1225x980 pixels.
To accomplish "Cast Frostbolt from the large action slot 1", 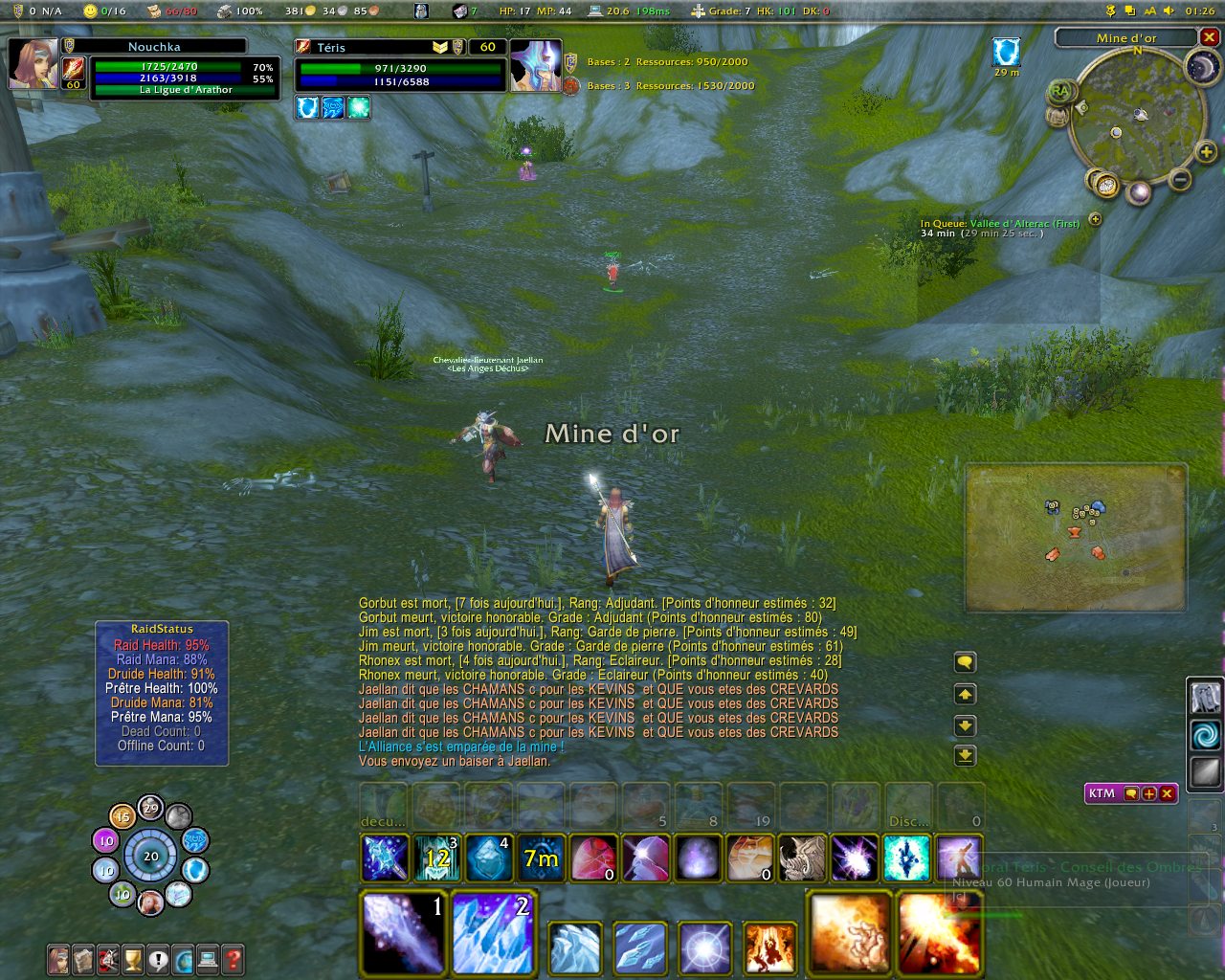I will (403, 933).
